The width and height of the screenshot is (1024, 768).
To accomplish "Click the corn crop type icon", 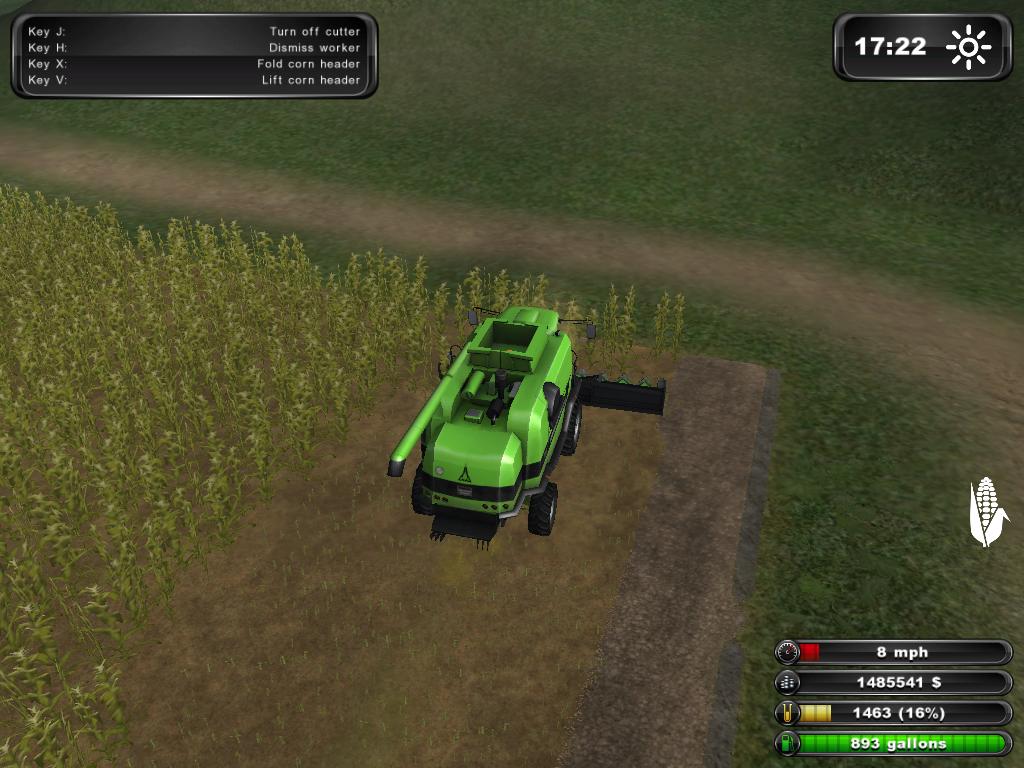I will 987,511.
